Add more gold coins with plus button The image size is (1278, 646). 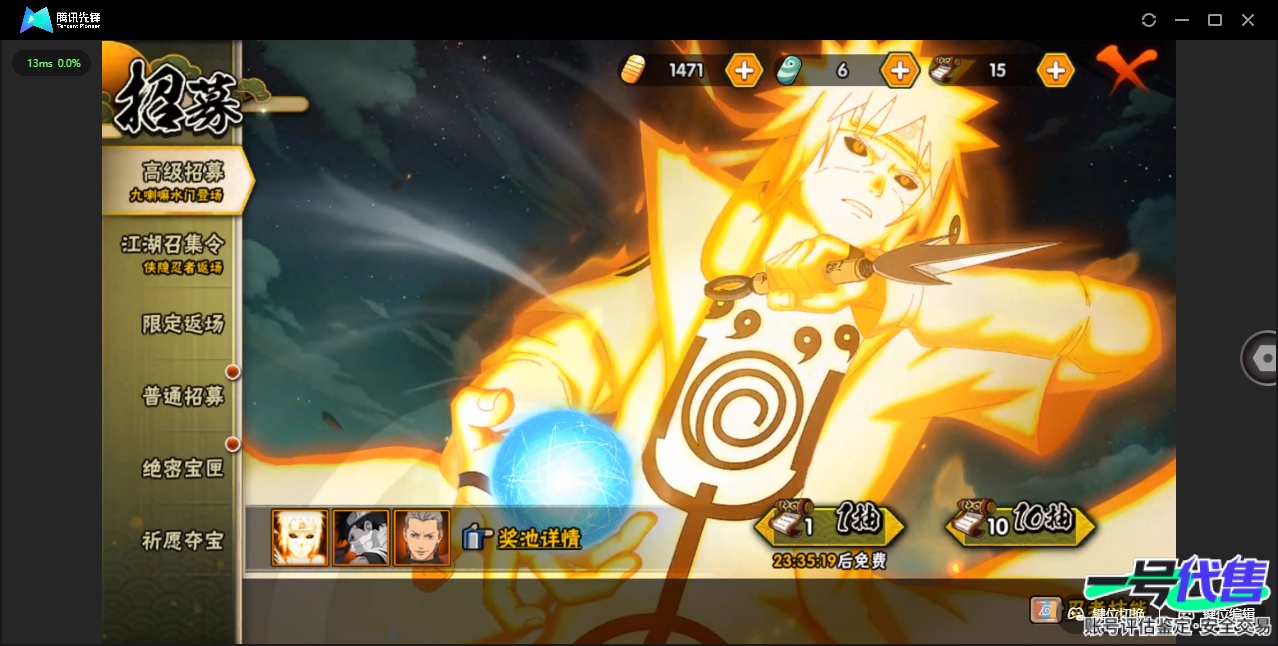tap(744, 70)
